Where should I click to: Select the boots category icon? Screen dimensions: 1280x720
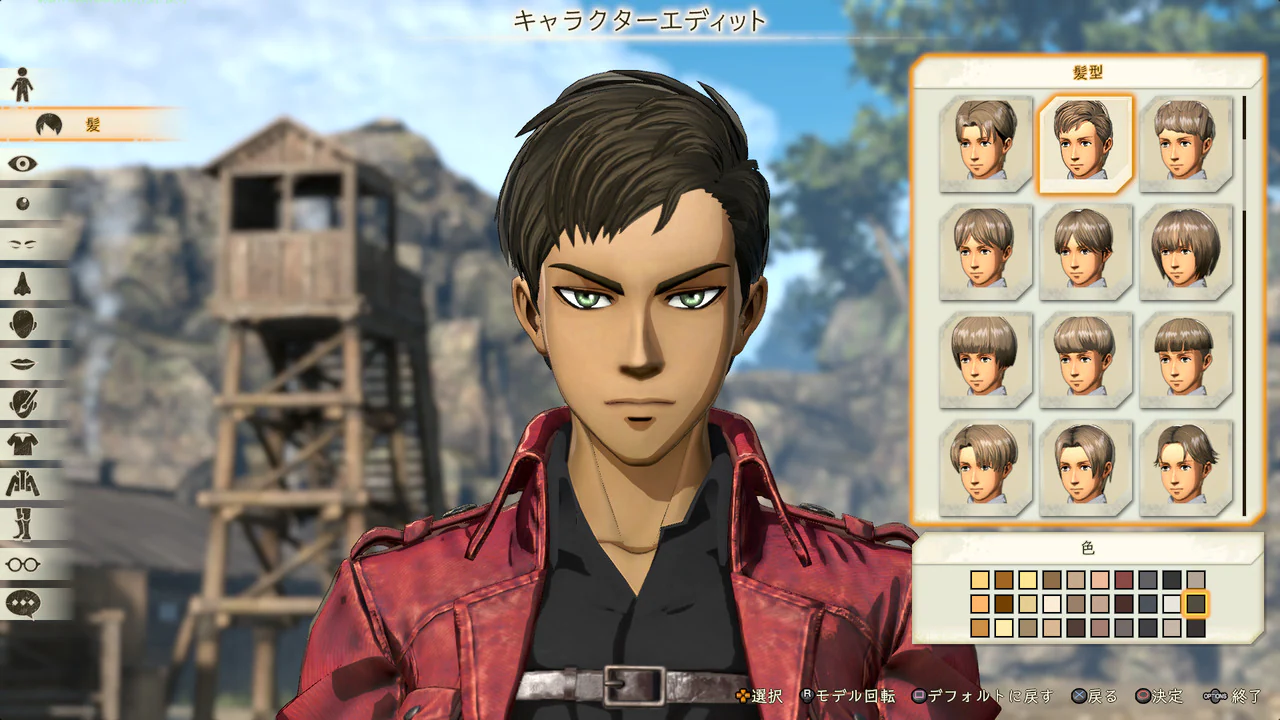pos(22,521)
